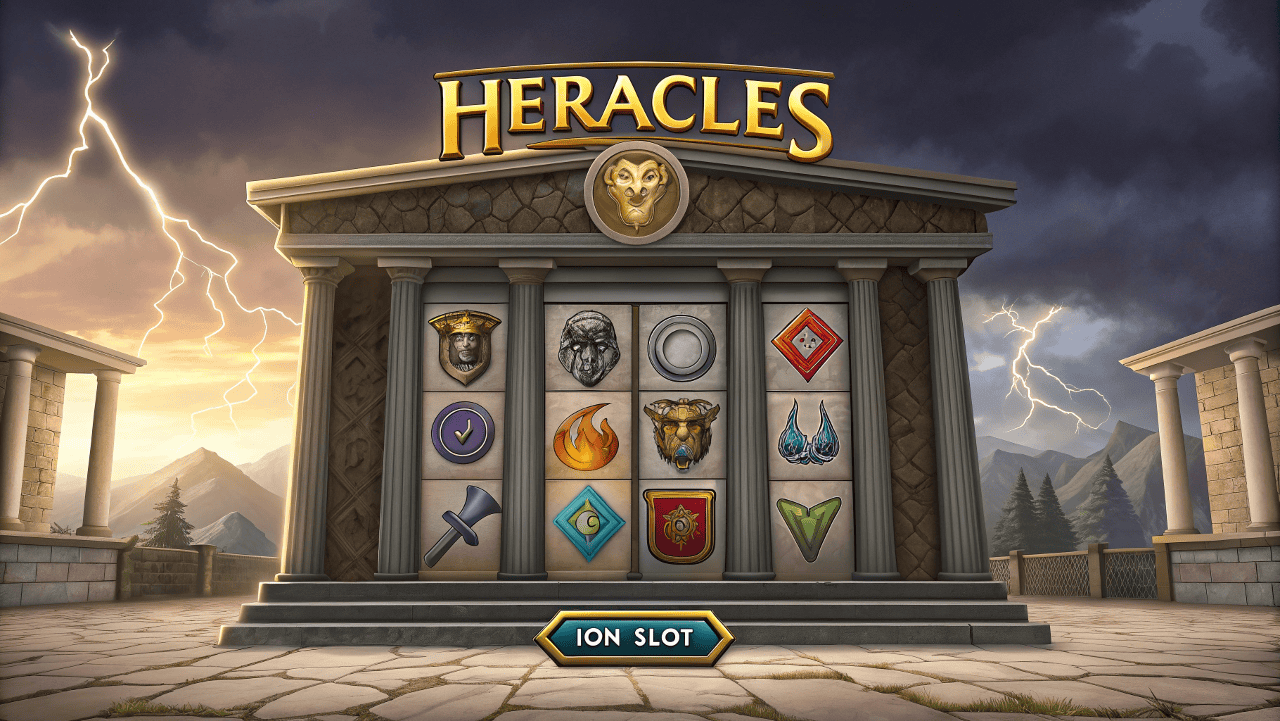The image size is (1280, 721).
Task: Click the silver ring symbol
Action: point(680,349)
